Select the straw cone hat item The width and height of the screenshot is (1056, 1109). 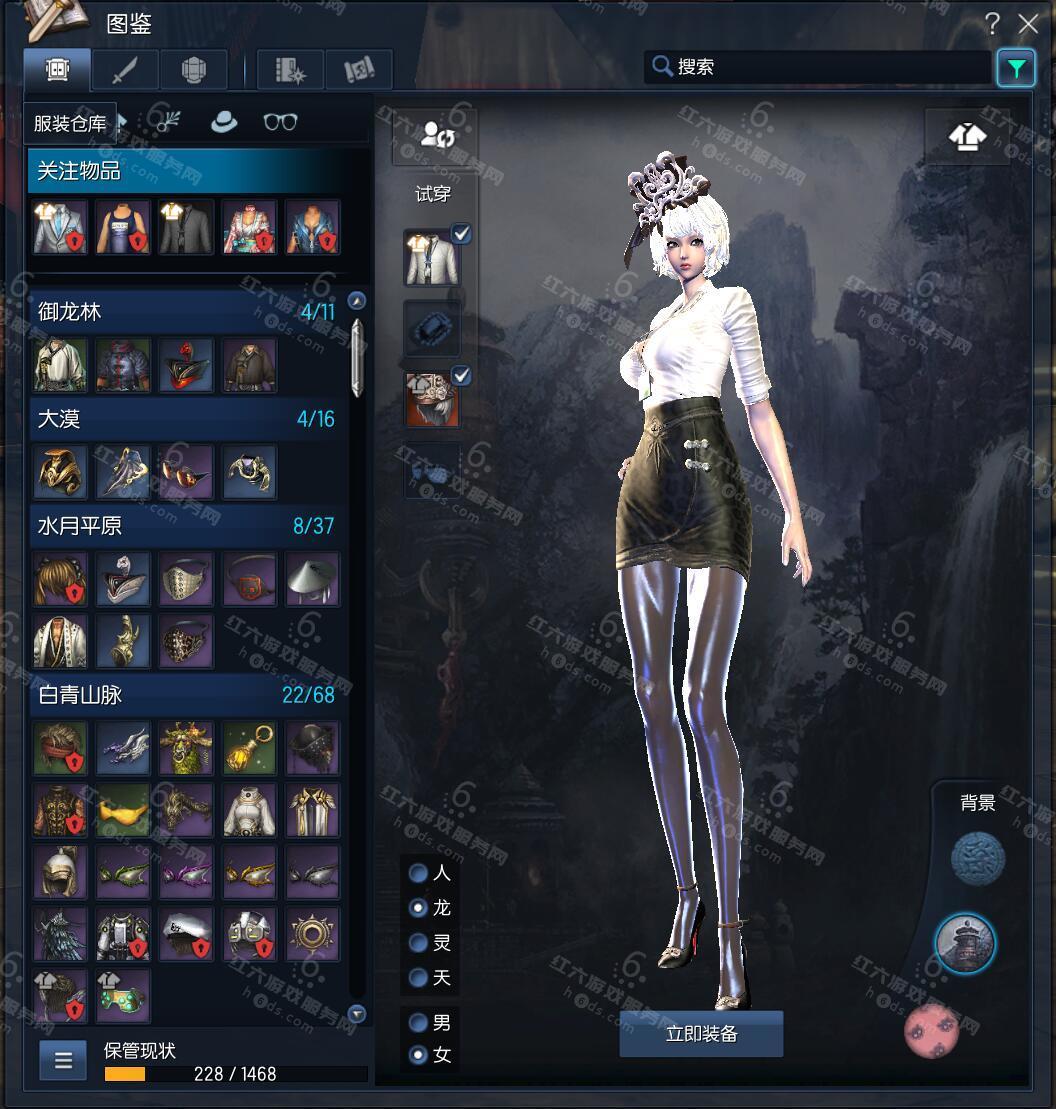pos(312,579)
